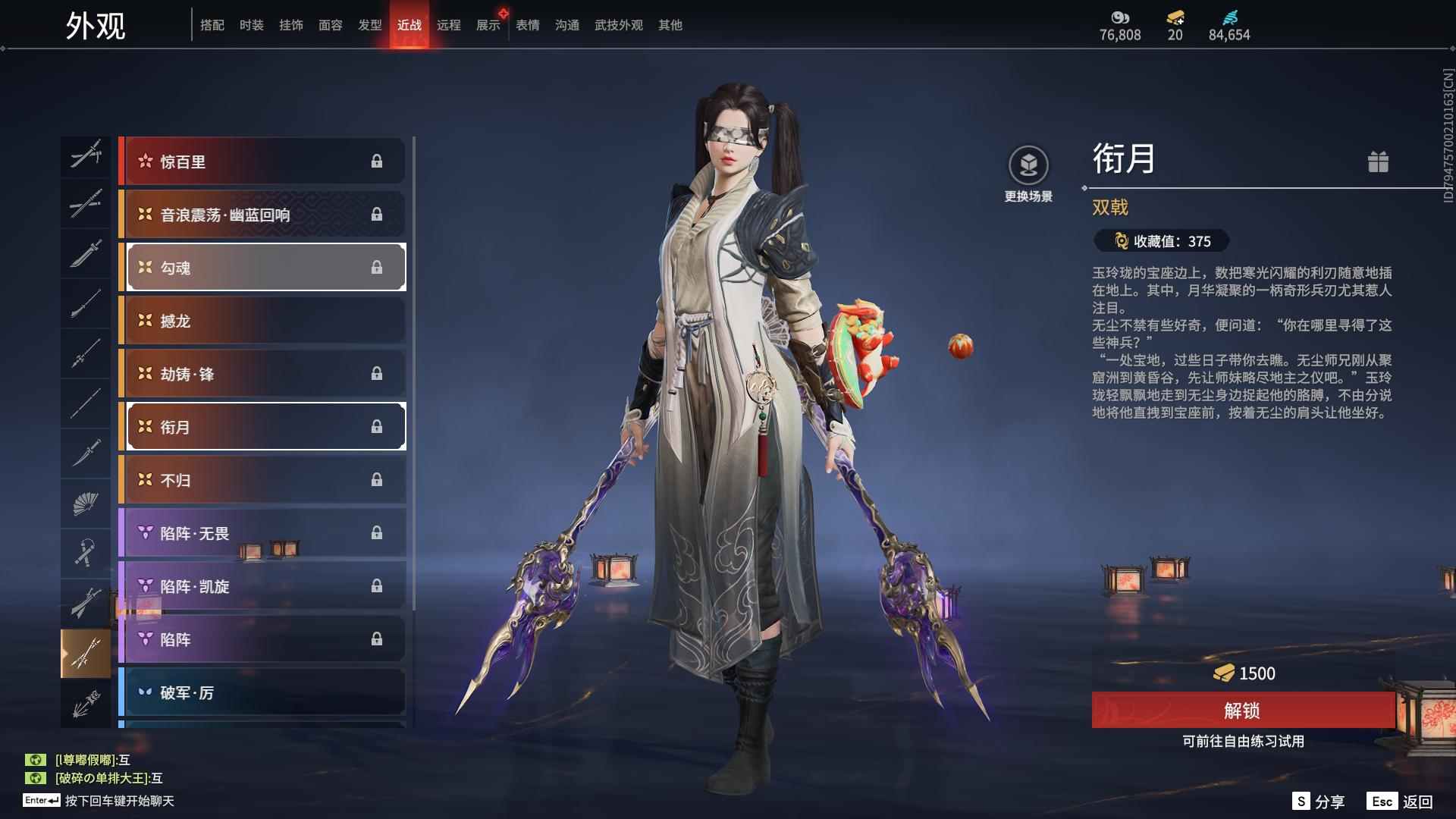Select the rope dart weapon category icon

86,552
